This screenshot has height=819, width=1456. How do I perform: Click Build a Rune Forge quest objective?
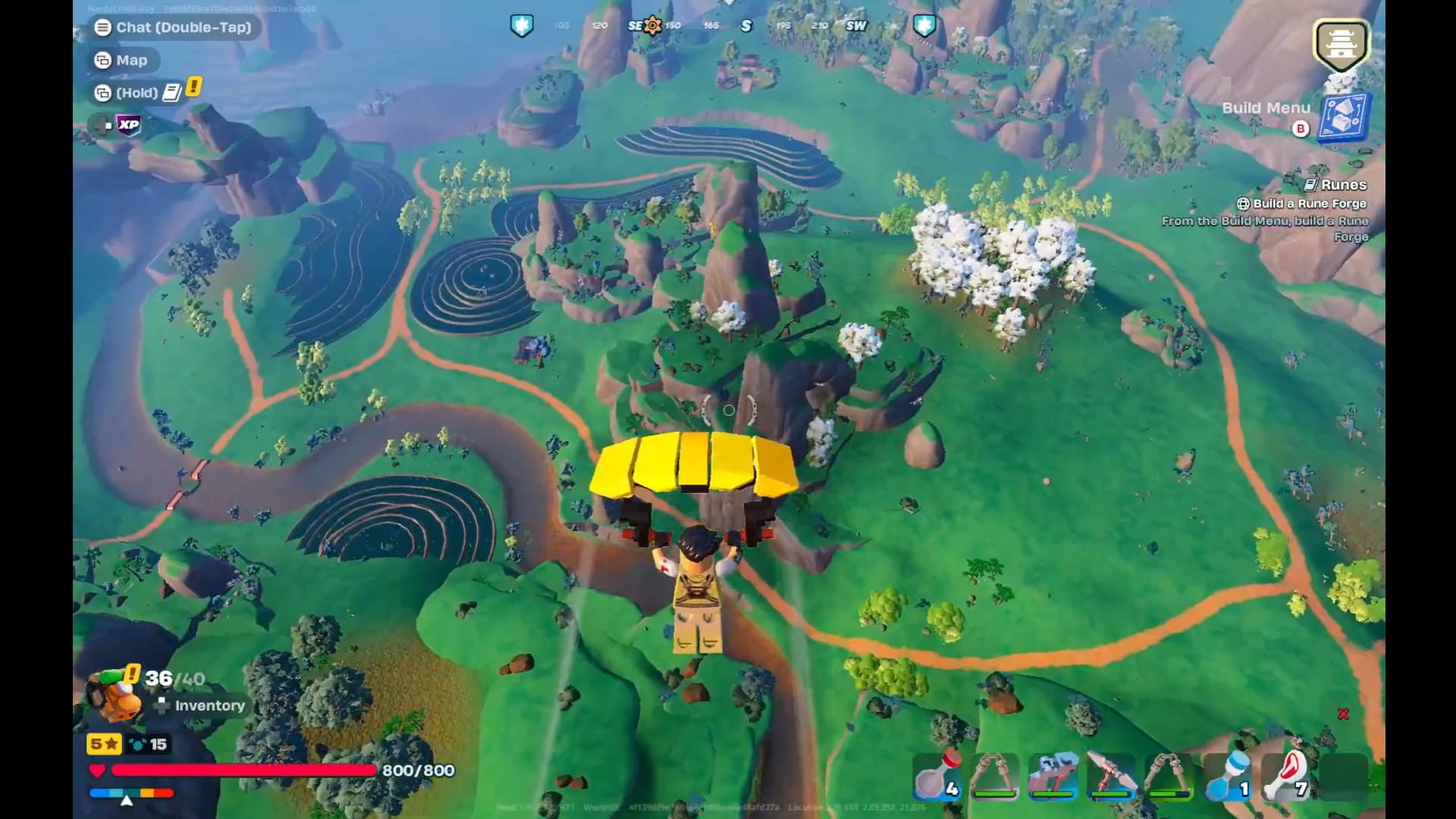point(1304,203)
